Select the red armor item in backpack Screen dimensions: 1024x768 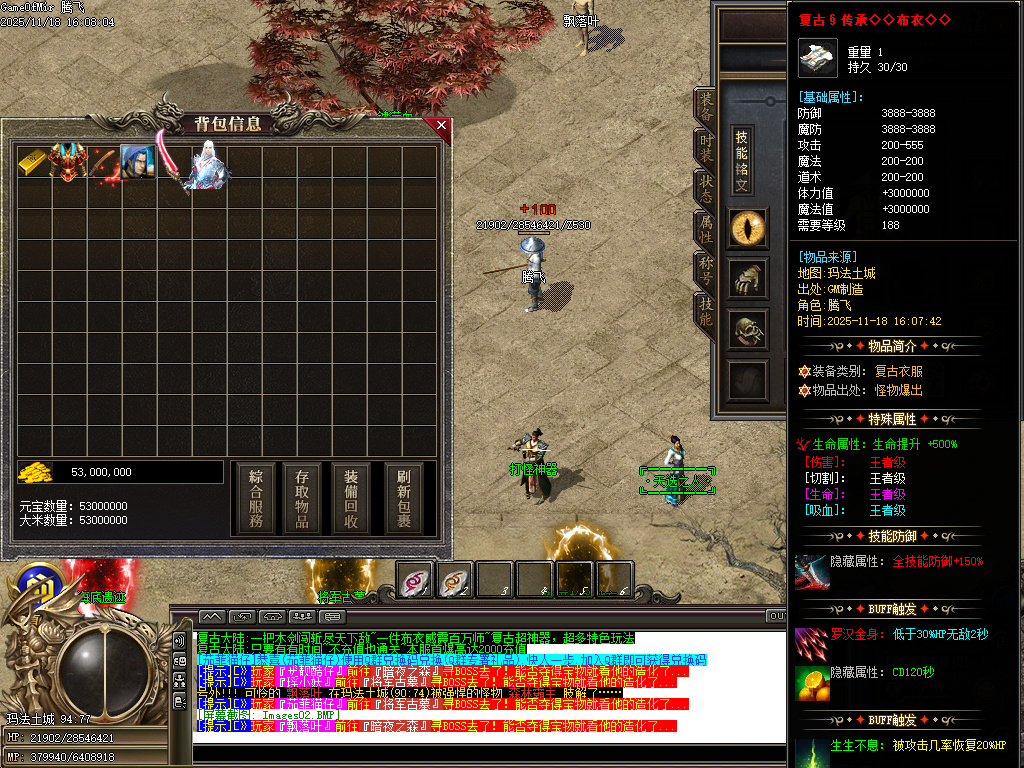point(68,163)
